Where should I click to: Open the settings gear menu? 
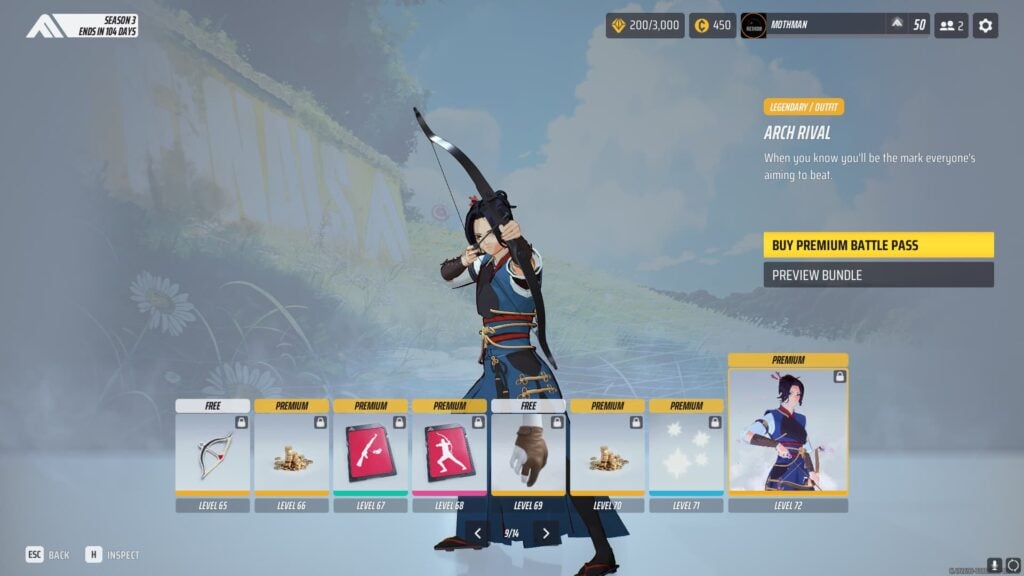click(986, 25)
